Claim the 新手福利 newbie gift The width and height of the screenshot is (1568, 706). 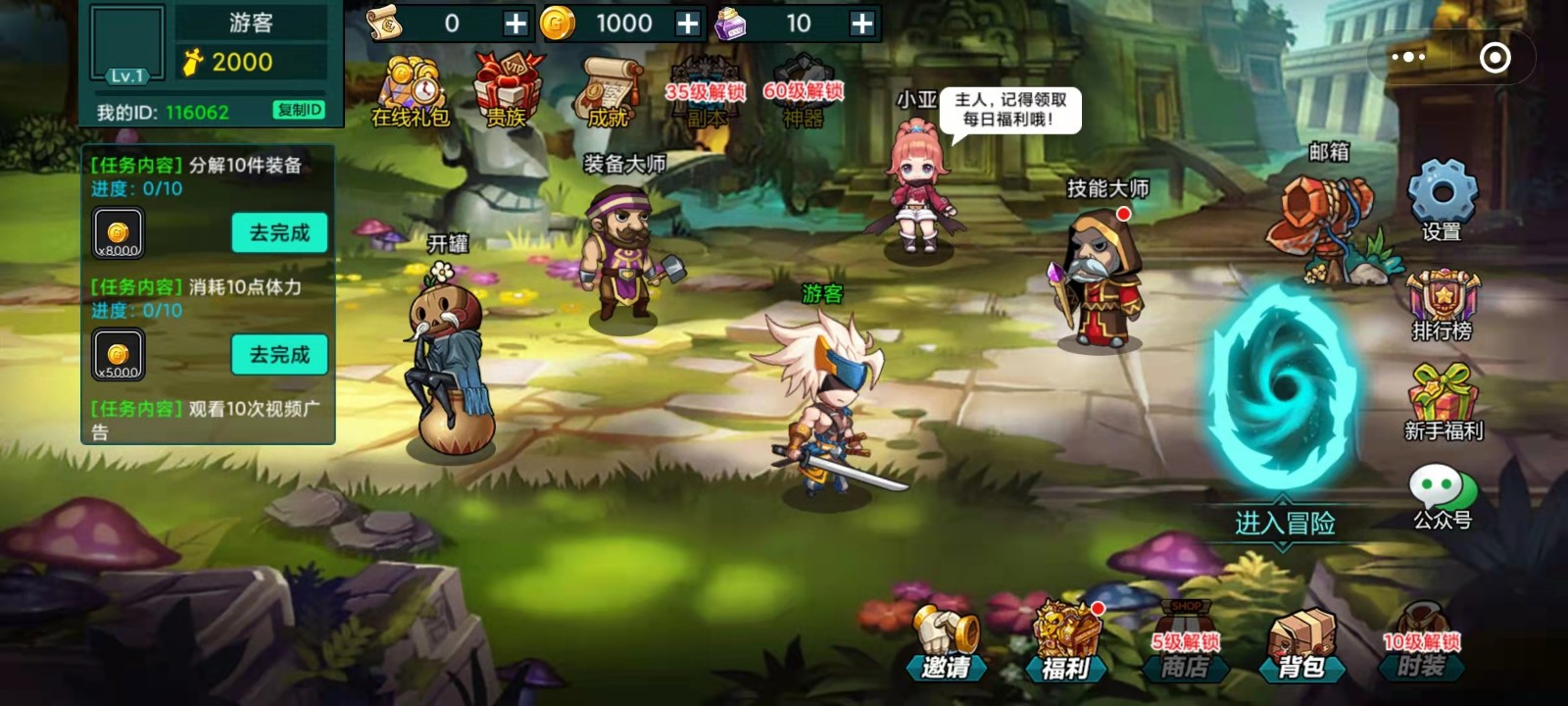1443,402
